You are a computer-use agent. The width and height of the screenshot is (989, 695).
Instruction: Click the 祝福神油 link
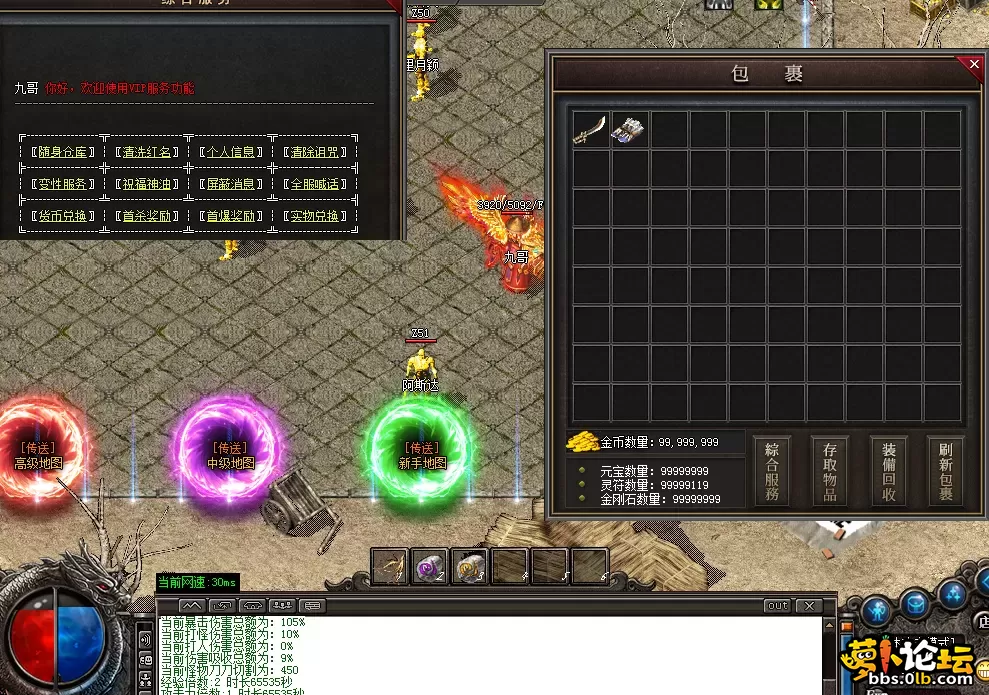point(148,184)
